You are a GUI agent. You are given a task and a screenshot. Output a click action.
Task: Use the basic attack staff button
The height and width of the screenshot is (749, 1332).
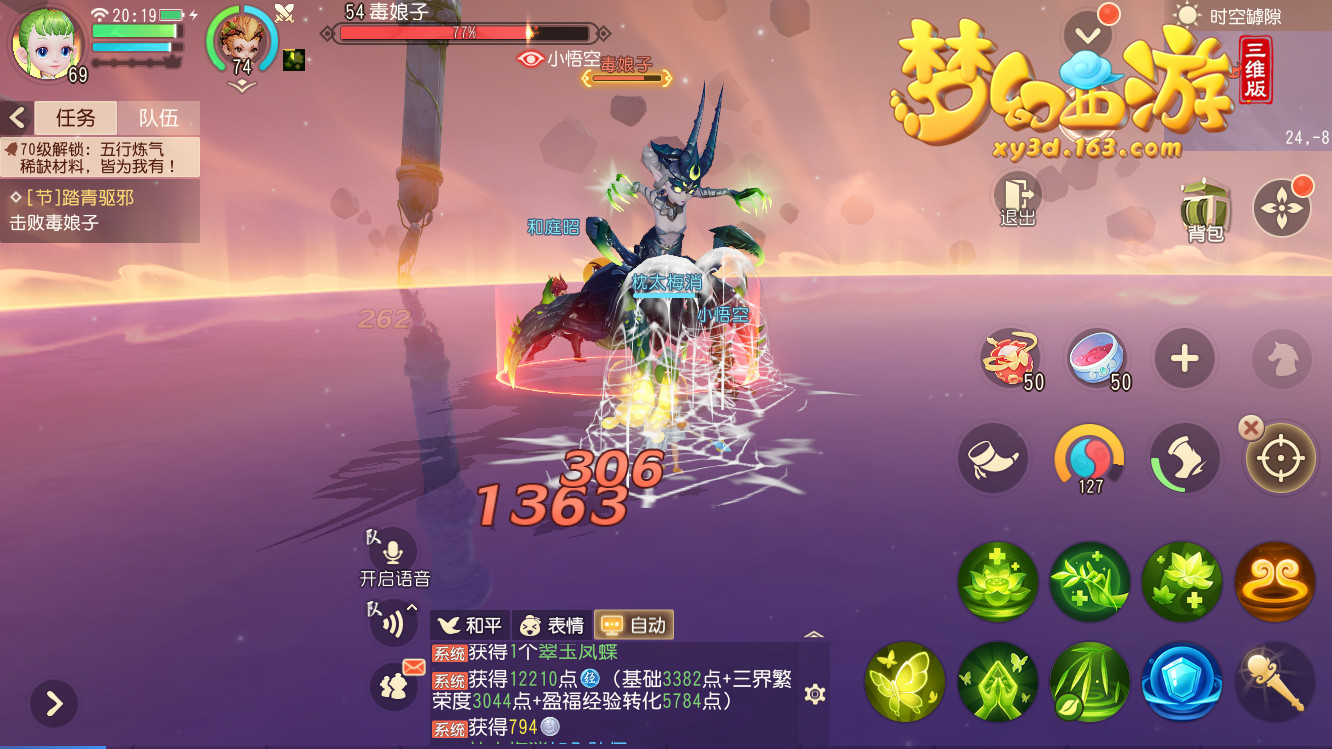click(1275, 682)
